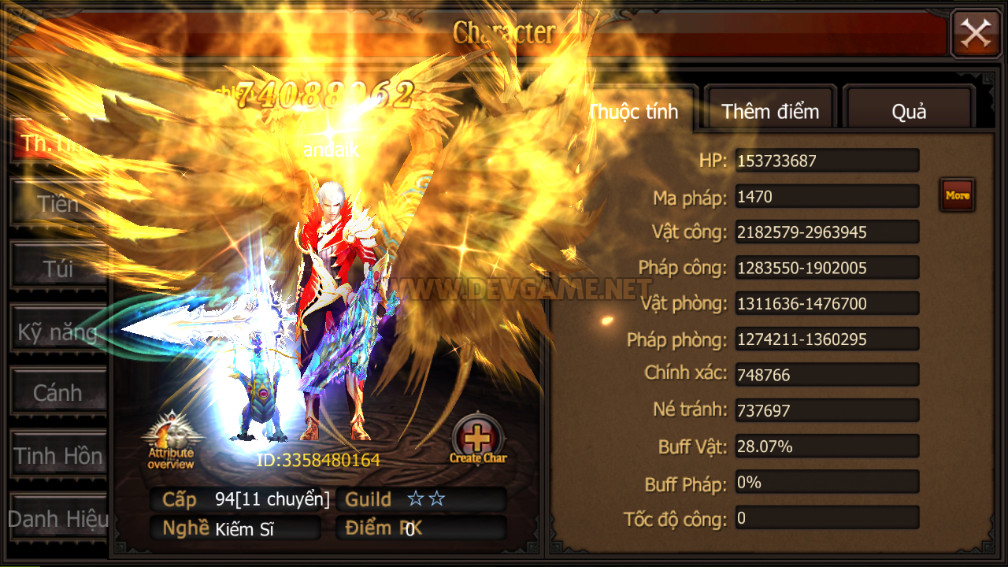Screen dimensions: 1008x567
Task: Click the Create Char plus button
Action: [478, 436]
